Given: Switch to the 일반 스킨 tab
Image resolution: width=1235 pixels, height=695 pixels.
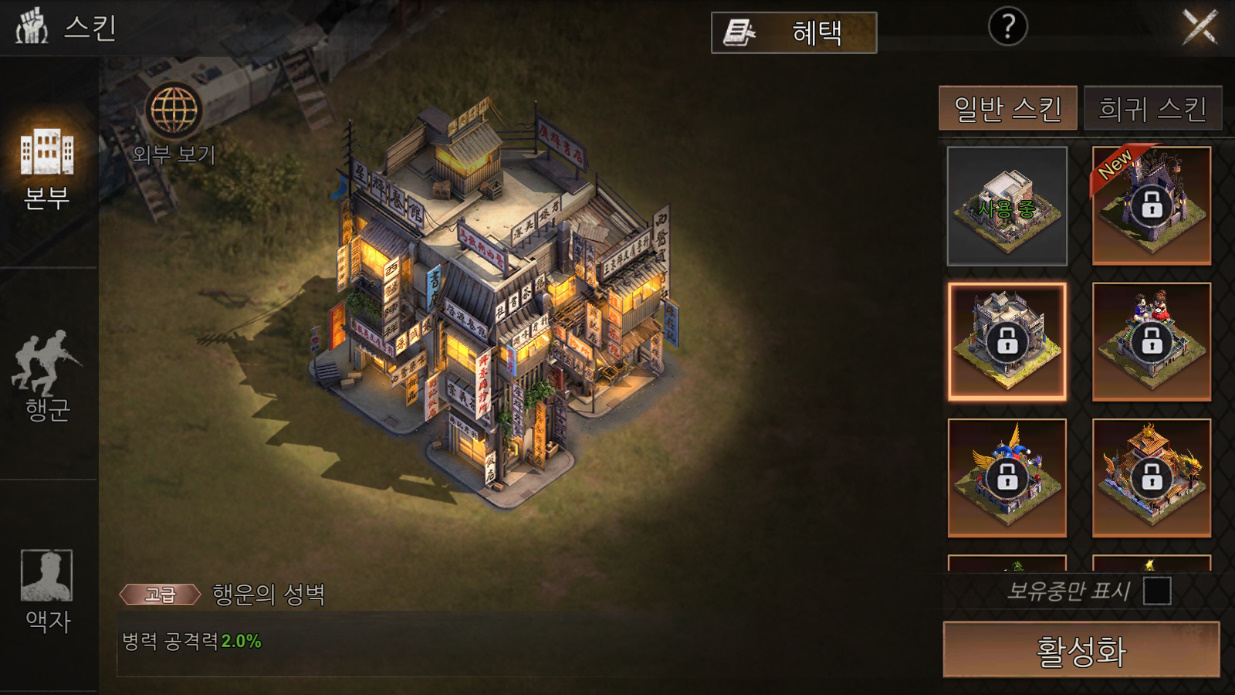Looking at the screenshot, I should point(1007,108).
